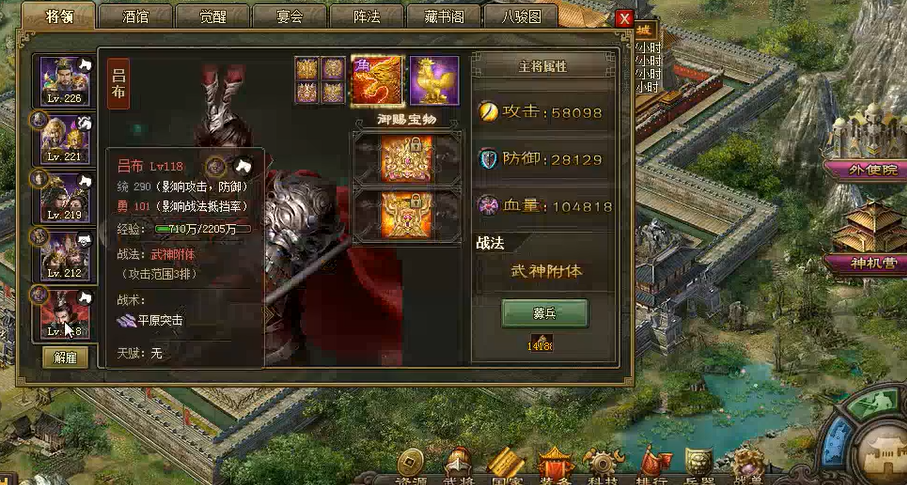Click the green 募兵 recruit button
Viewport: 907px width, 485px height.
click(544, 313)
